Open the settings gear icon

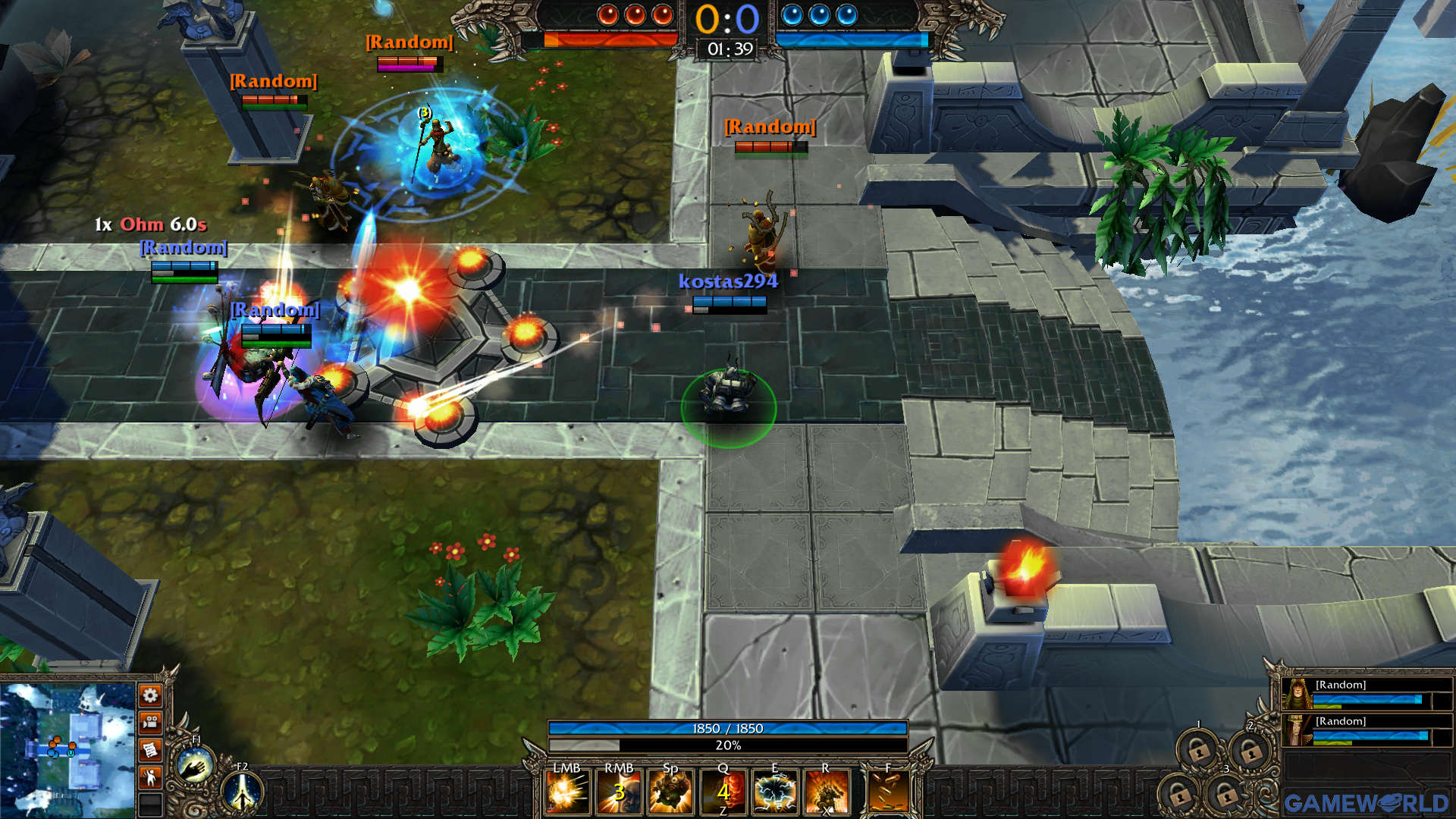[x=150, y=695]
